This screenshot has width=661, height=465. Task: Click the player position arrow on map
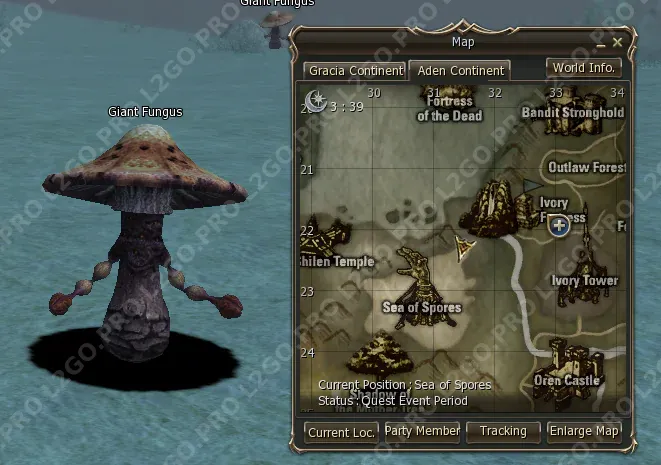(464, 247)
